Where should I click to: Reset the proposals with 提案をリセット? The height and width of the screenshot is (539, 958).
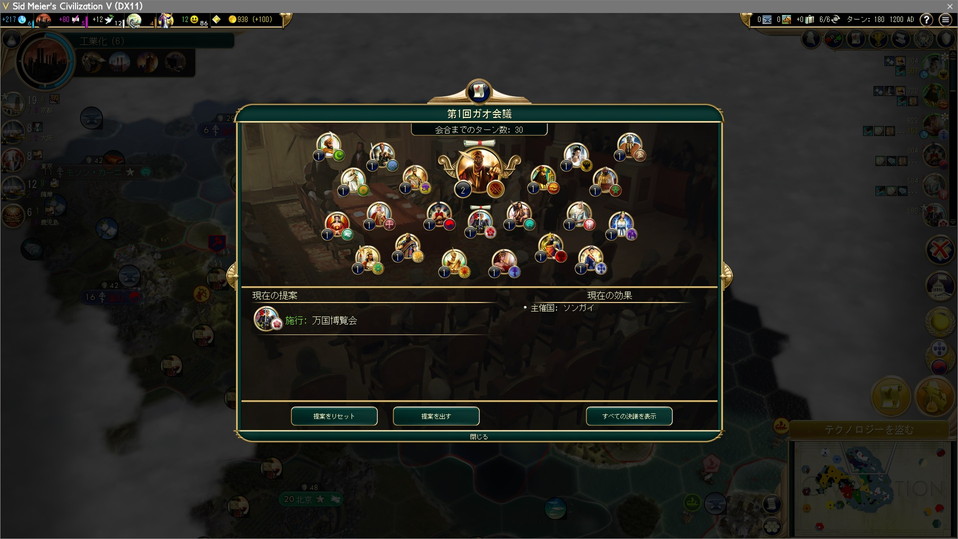(335, 416)
